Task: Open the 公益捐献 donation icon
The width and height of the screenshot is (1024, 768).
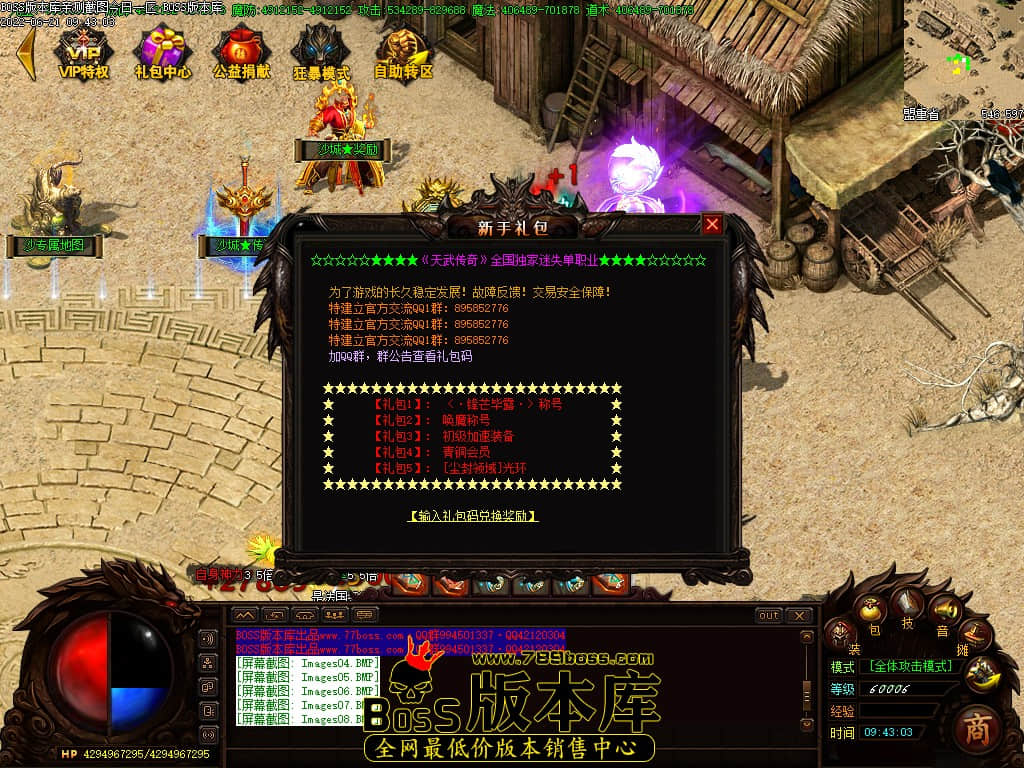Action: (241, 52)
